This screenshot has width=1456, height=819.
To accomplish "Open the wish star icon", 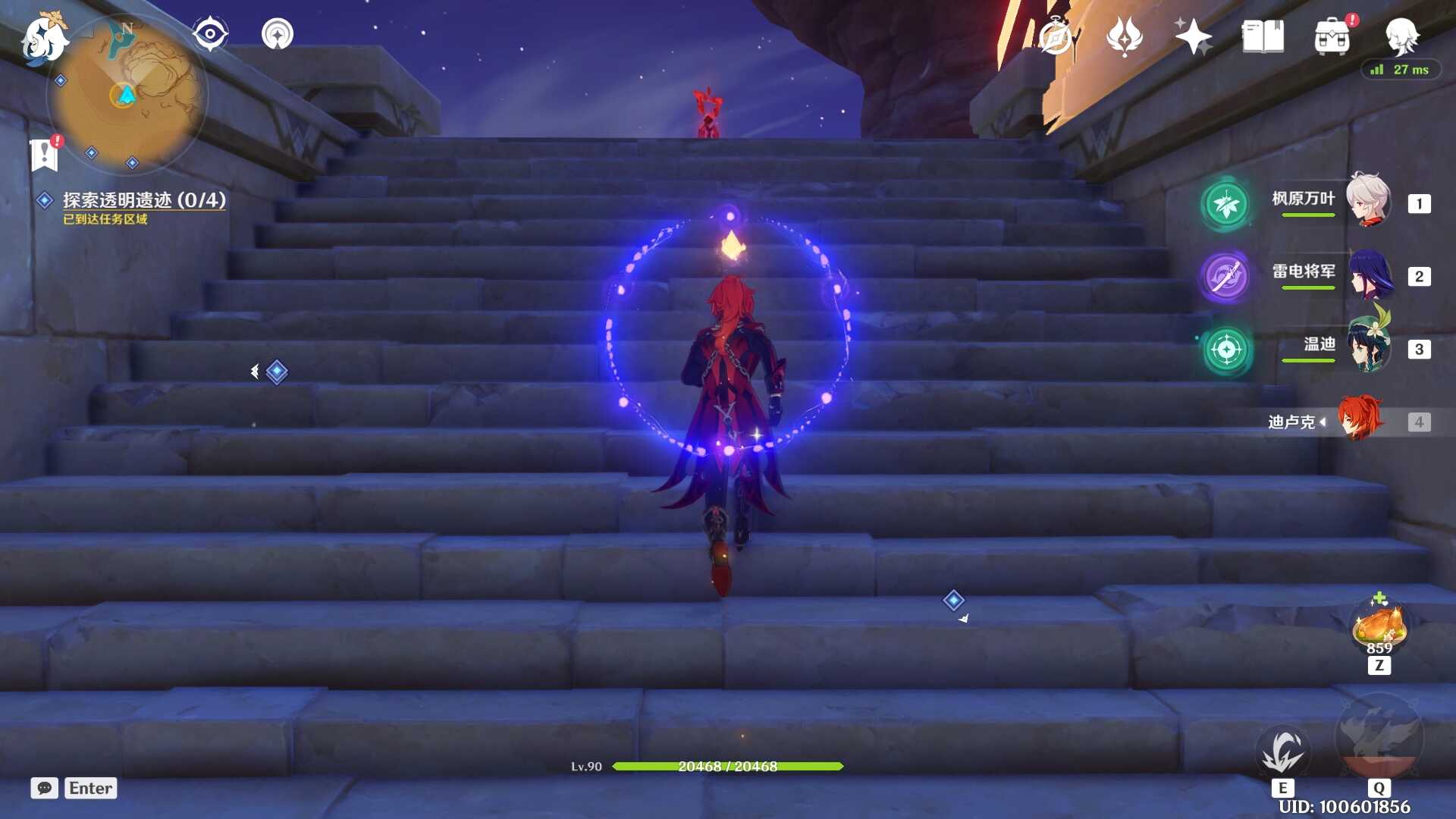I will tap(1193, 36).
